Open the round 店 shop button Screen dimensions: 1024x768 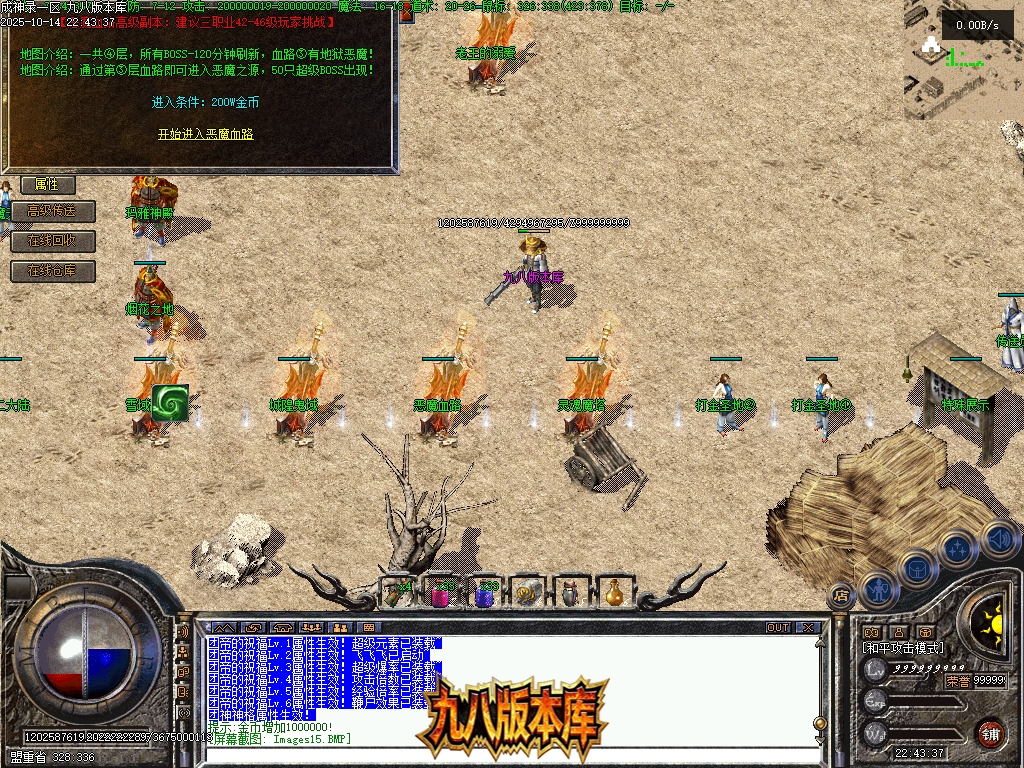[841, 594]
